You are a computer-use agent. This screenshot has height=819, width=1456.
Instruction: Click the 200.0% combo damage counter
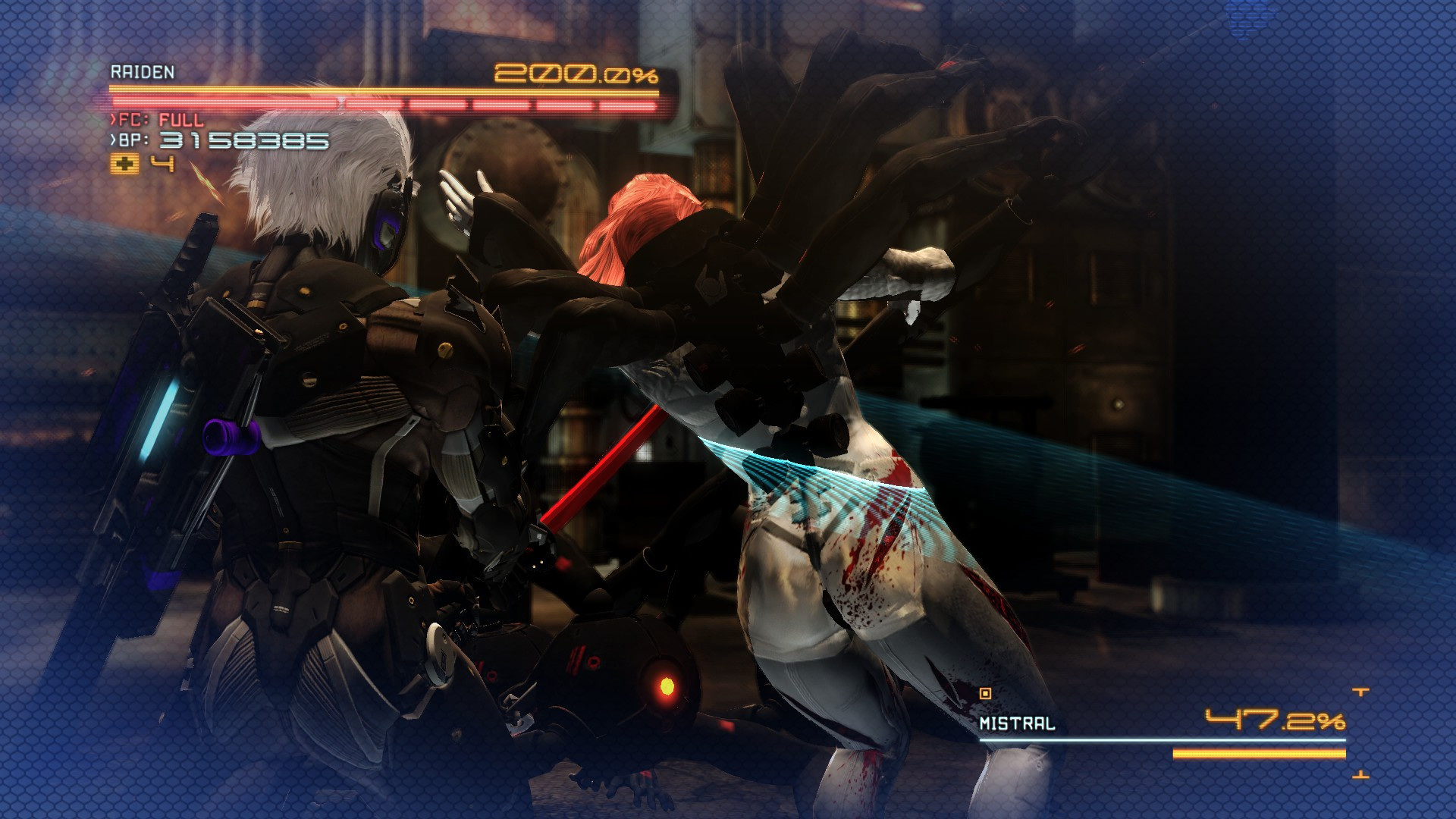pyautogui.click(x=578, y=72)
